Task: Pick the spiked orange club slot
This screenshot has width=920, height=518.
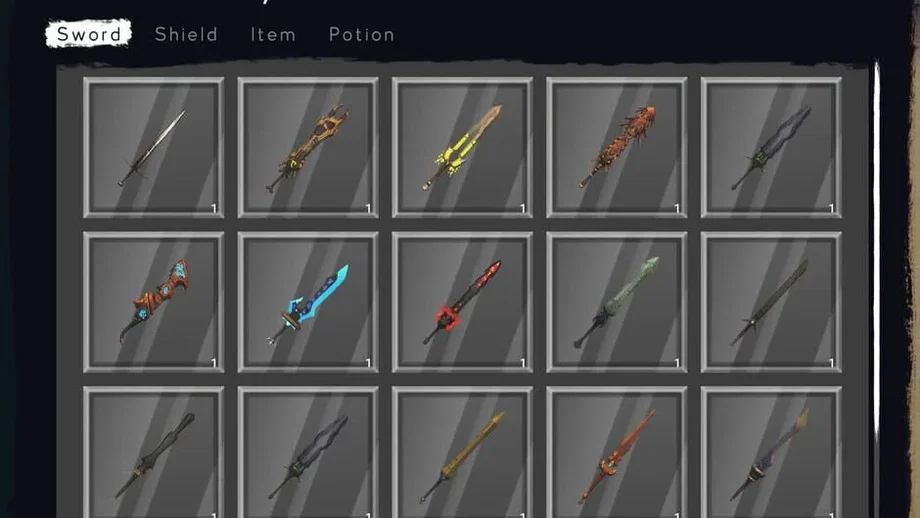Action: tap(616, 147)
